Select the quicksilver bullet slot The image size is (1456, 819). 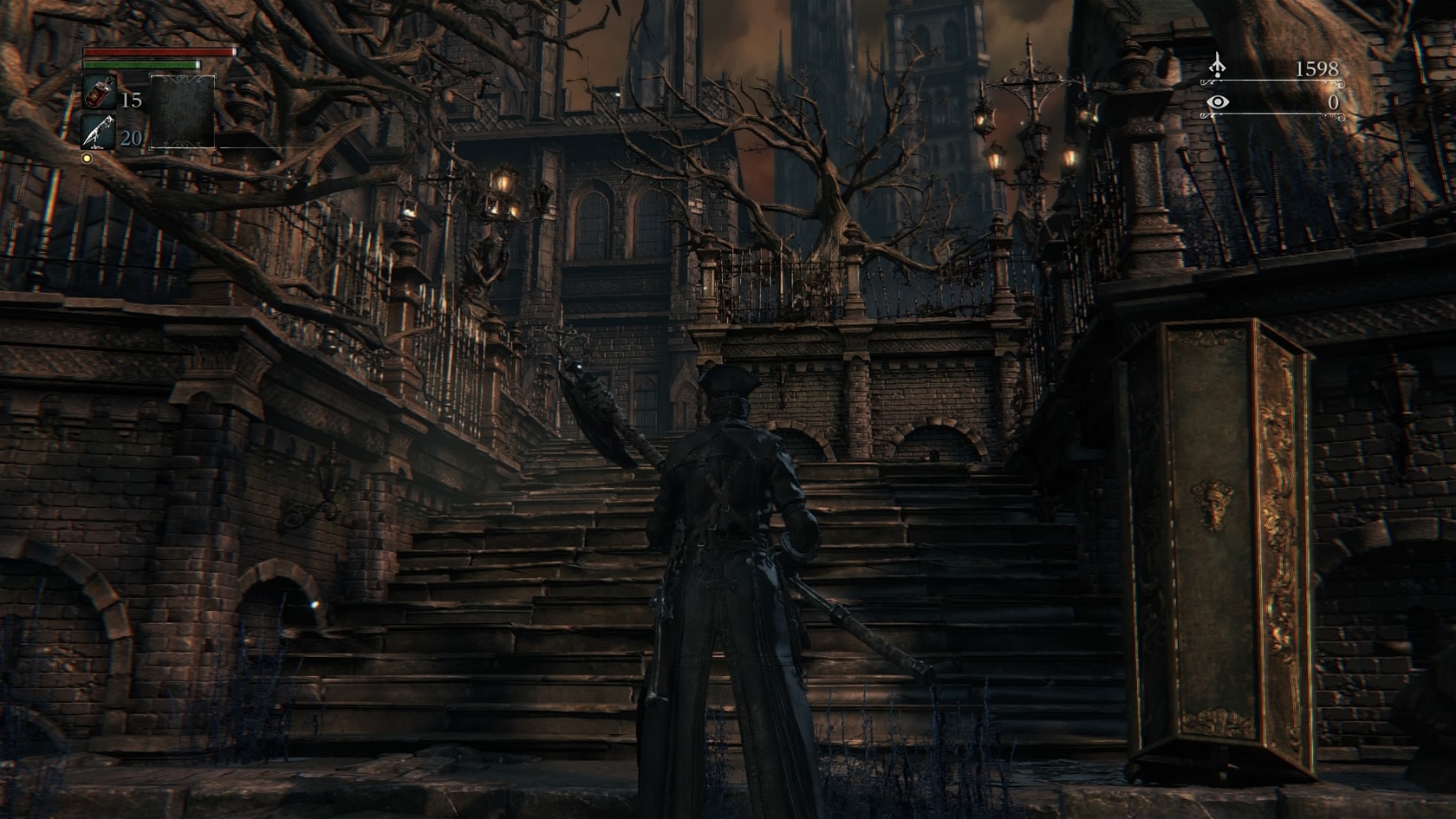click(98, 132)
